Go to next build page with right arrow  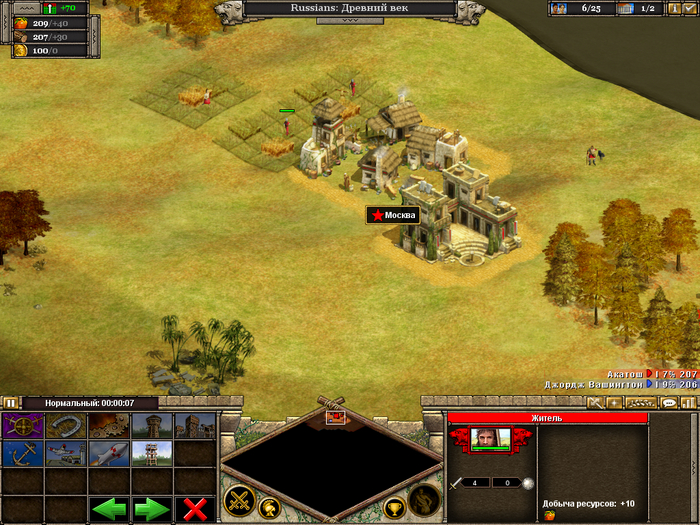tap(152, 508)
